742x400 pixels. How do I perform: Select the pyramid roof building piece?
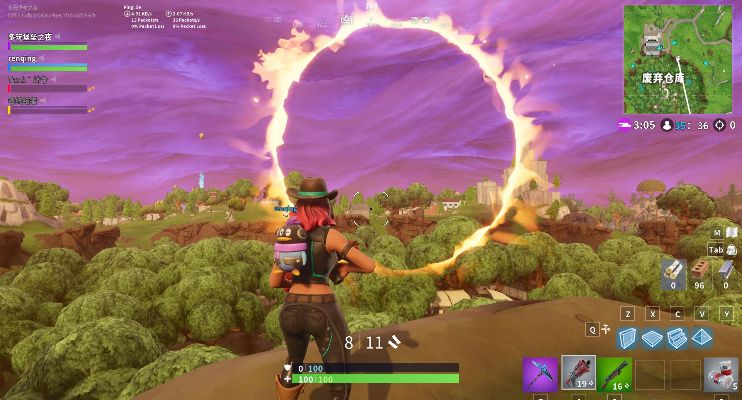tap(702, 338)
